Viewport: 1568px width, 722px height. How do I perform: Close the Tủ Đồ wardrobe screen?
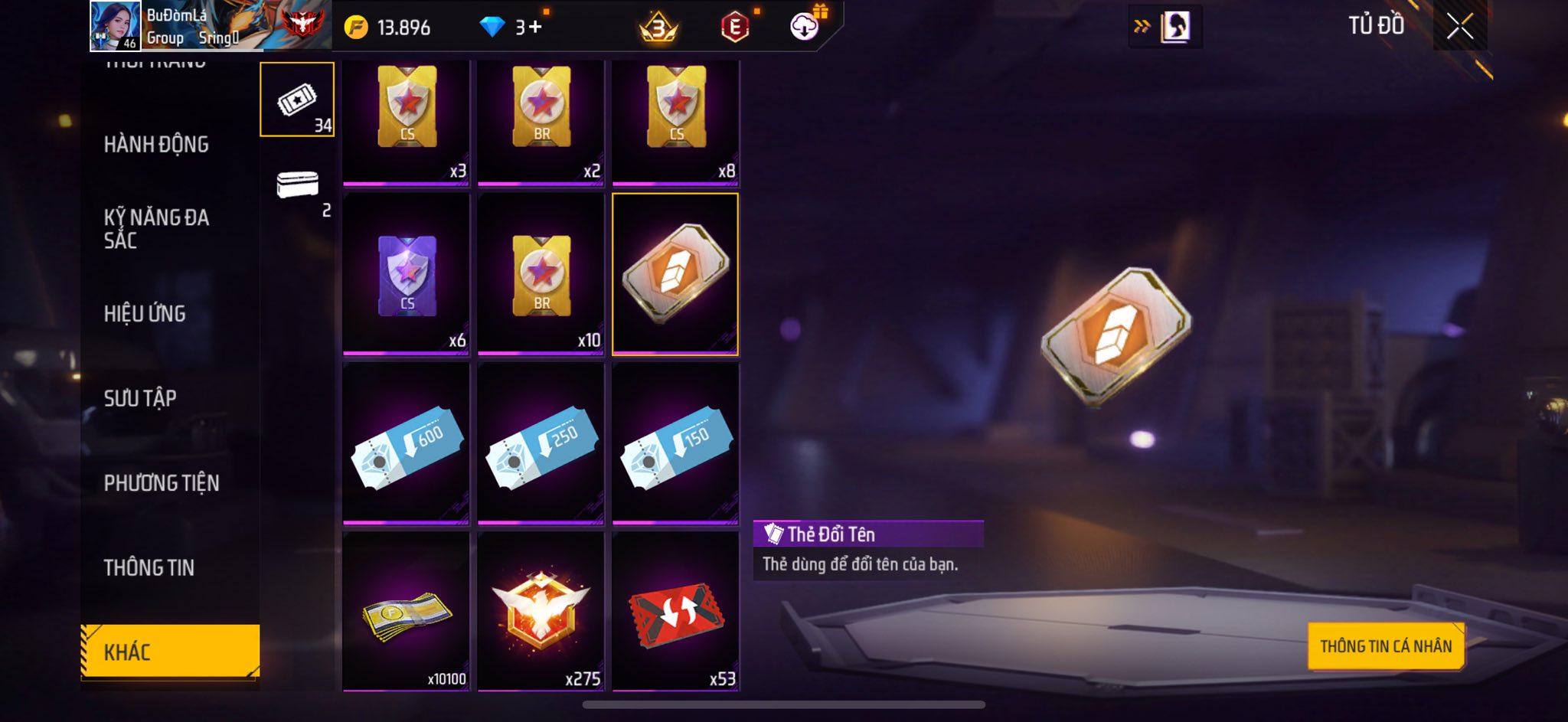[1459, 27]
